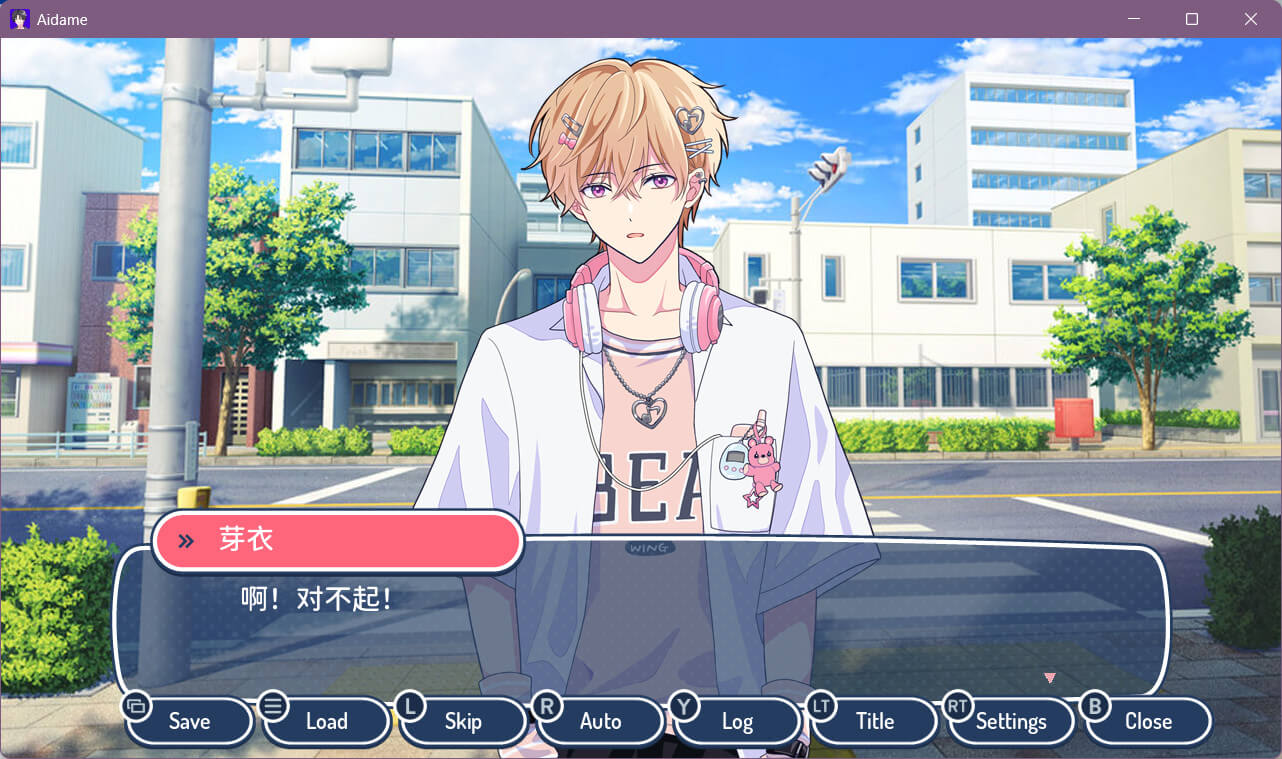Show the dialogue Log

(737, 721)
